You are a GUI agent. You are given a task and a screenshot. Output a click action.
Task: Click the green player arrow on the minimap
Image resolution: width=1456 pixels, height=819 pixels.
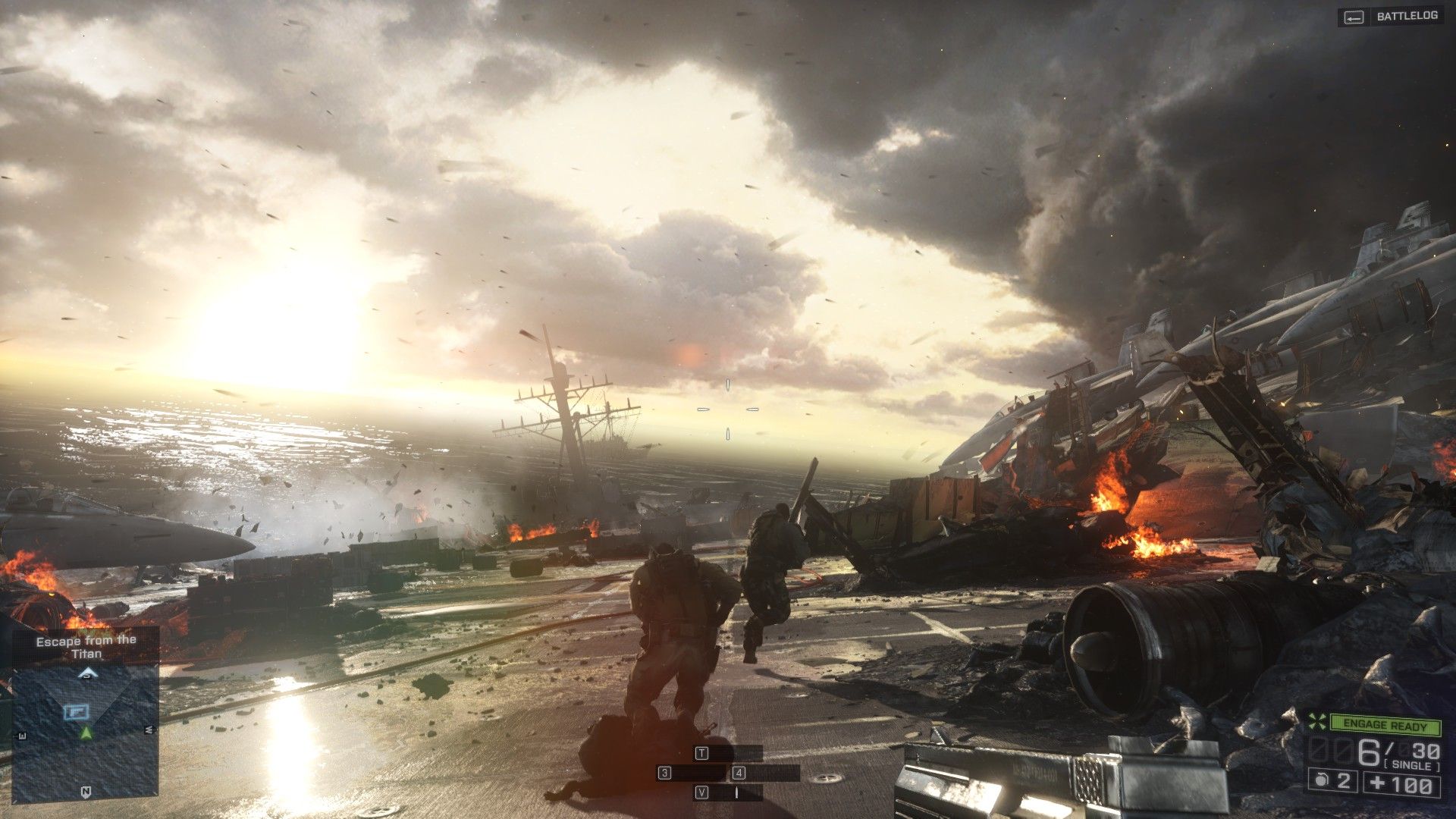[x=86, y=733]
